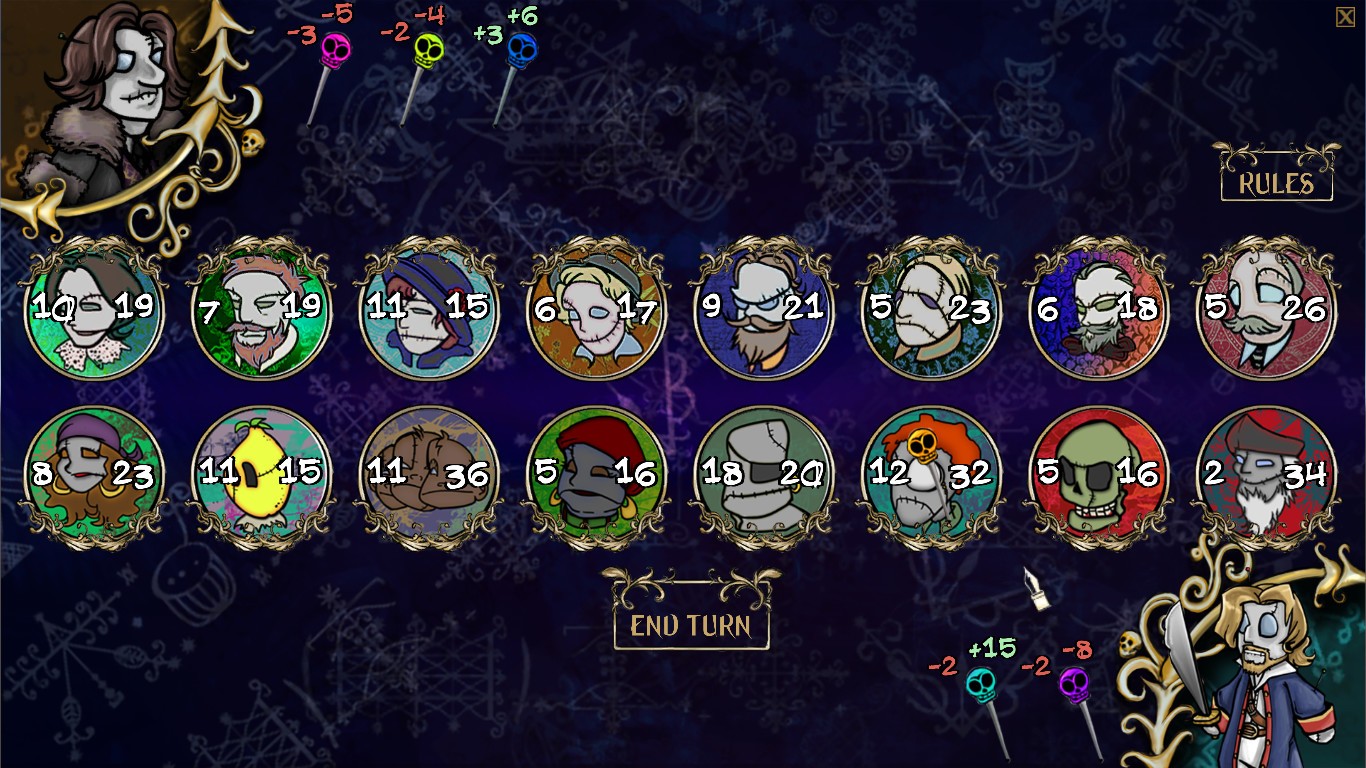Viewport: 1366px width, 768px height.
Task: Click the quill pen icon
Action: tap(1035, 589)
